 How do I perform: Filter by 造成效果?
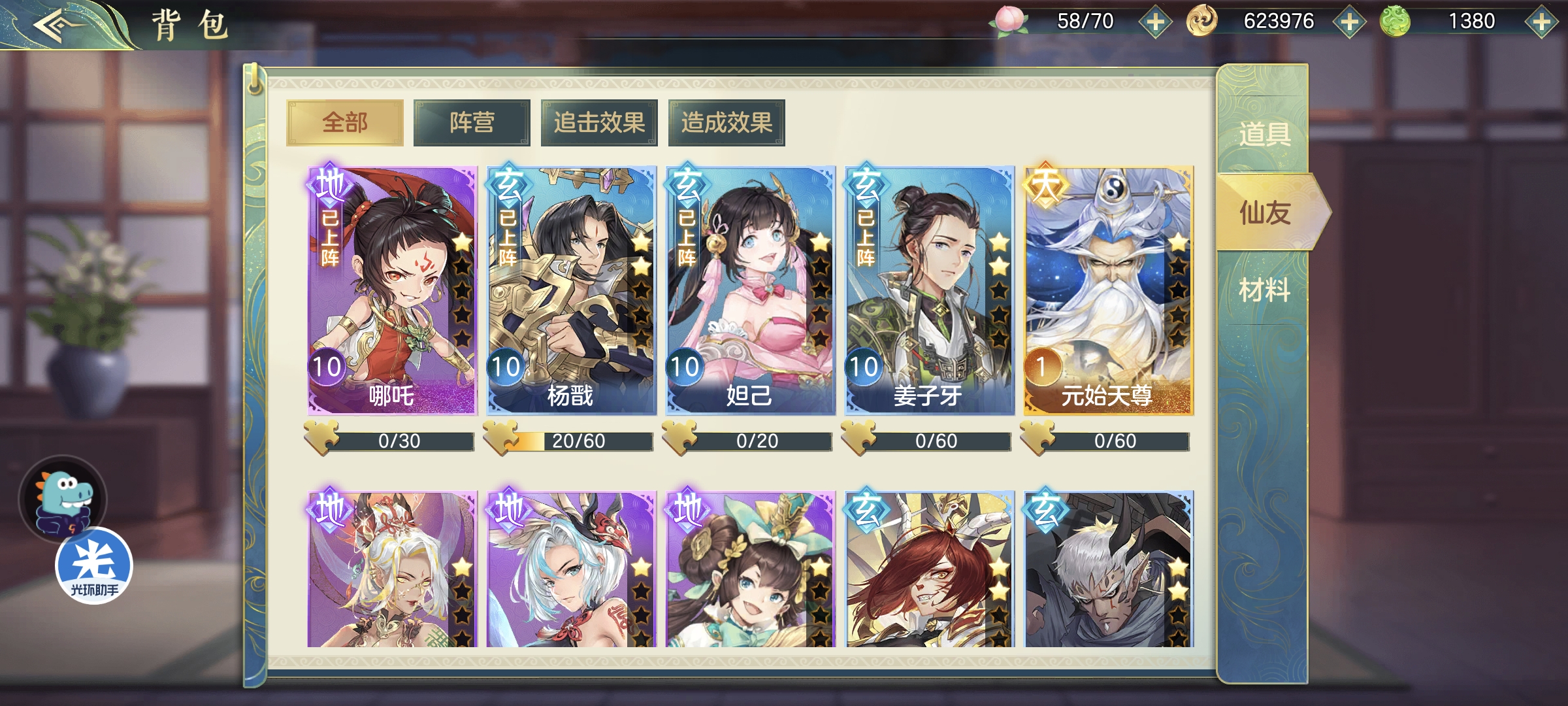coord(726,122)
